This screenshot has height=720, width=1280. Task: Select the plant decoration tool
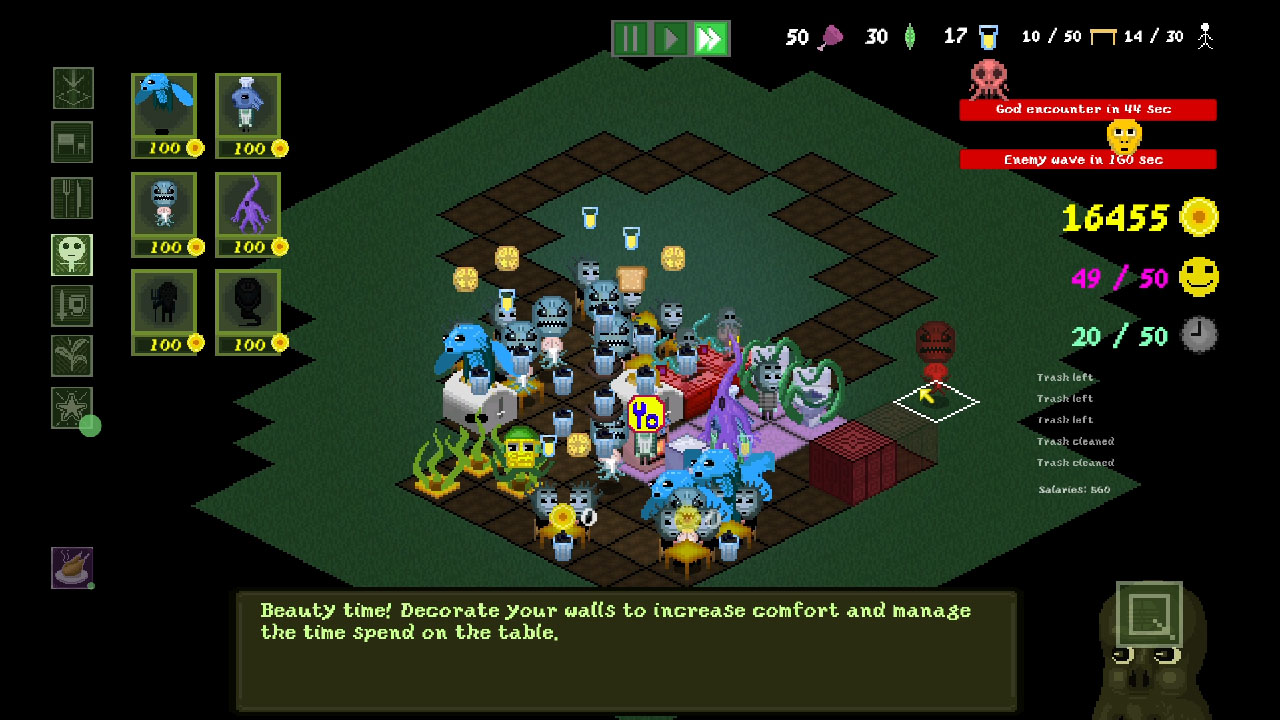click(71, 354)
